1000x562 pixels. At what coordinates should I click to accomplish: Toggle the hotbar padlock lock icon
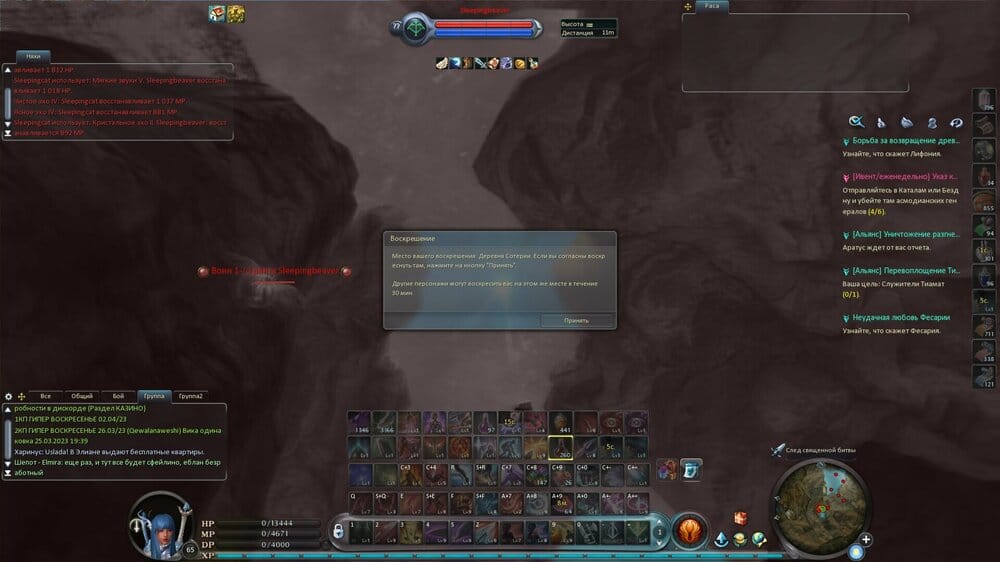339,529
